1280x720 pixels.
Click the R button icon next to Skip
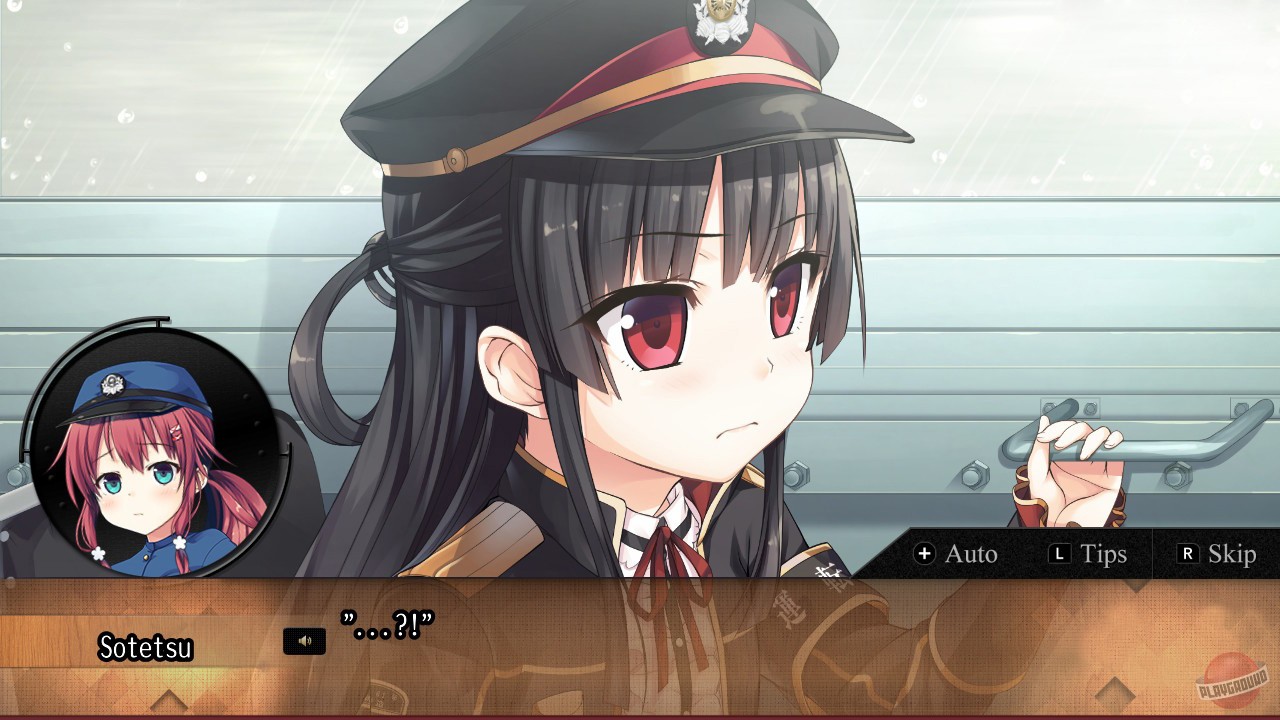(x=1190, y=554)
